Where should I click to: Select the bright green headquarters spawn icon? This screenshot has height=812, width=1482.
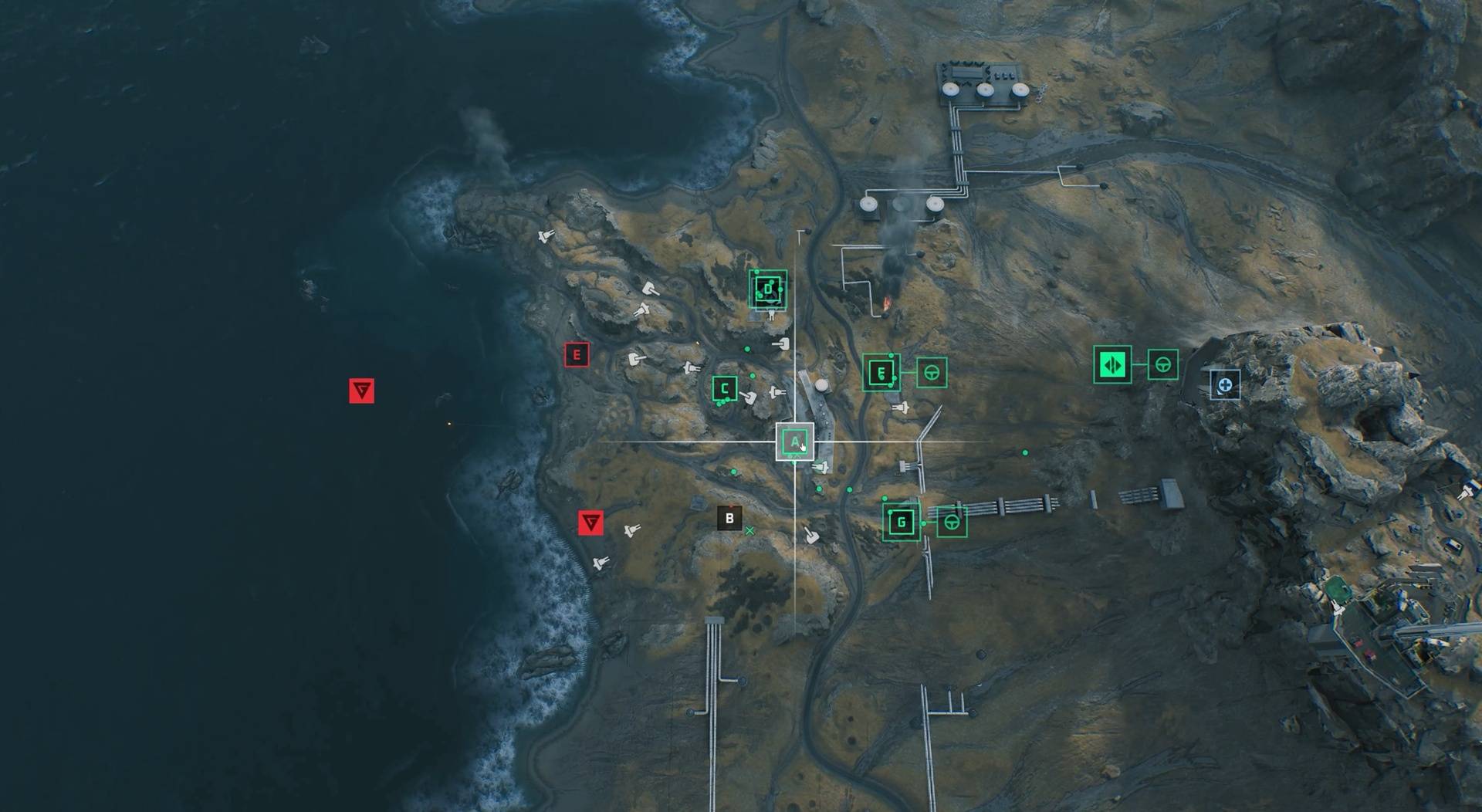click(x=1112, y=364)
